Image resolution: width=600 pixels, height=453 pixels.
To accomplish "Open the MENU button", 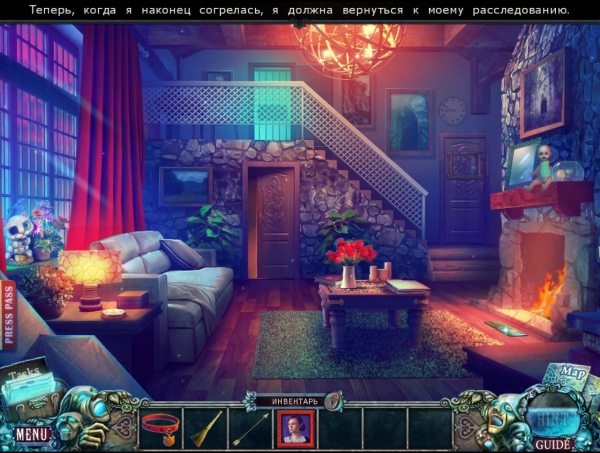I will 31,434.
